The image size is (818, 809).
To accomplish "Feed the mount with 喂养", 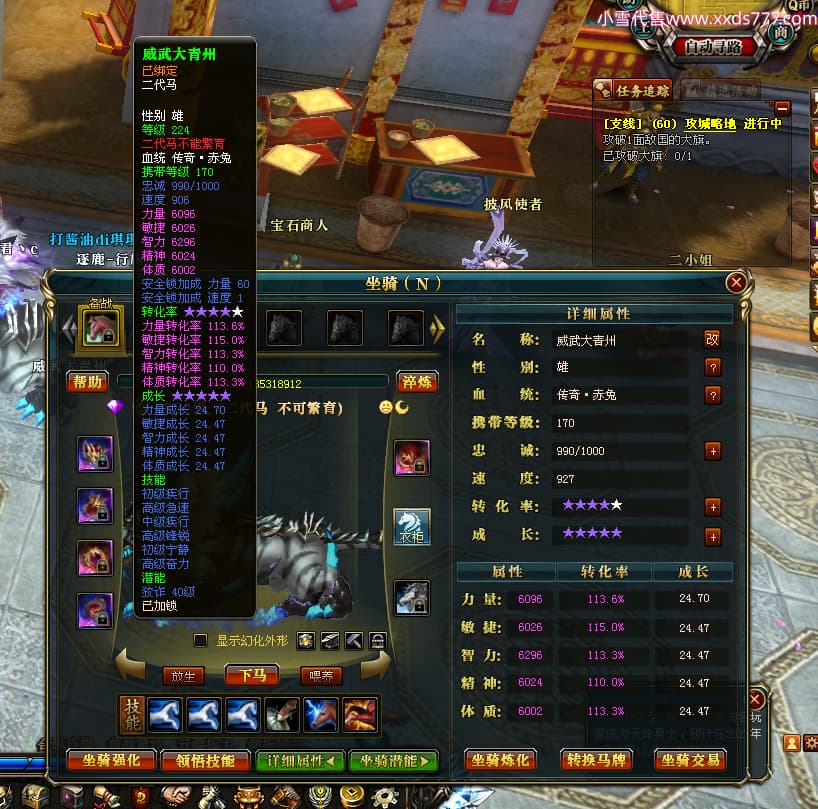I will (321, 675).
